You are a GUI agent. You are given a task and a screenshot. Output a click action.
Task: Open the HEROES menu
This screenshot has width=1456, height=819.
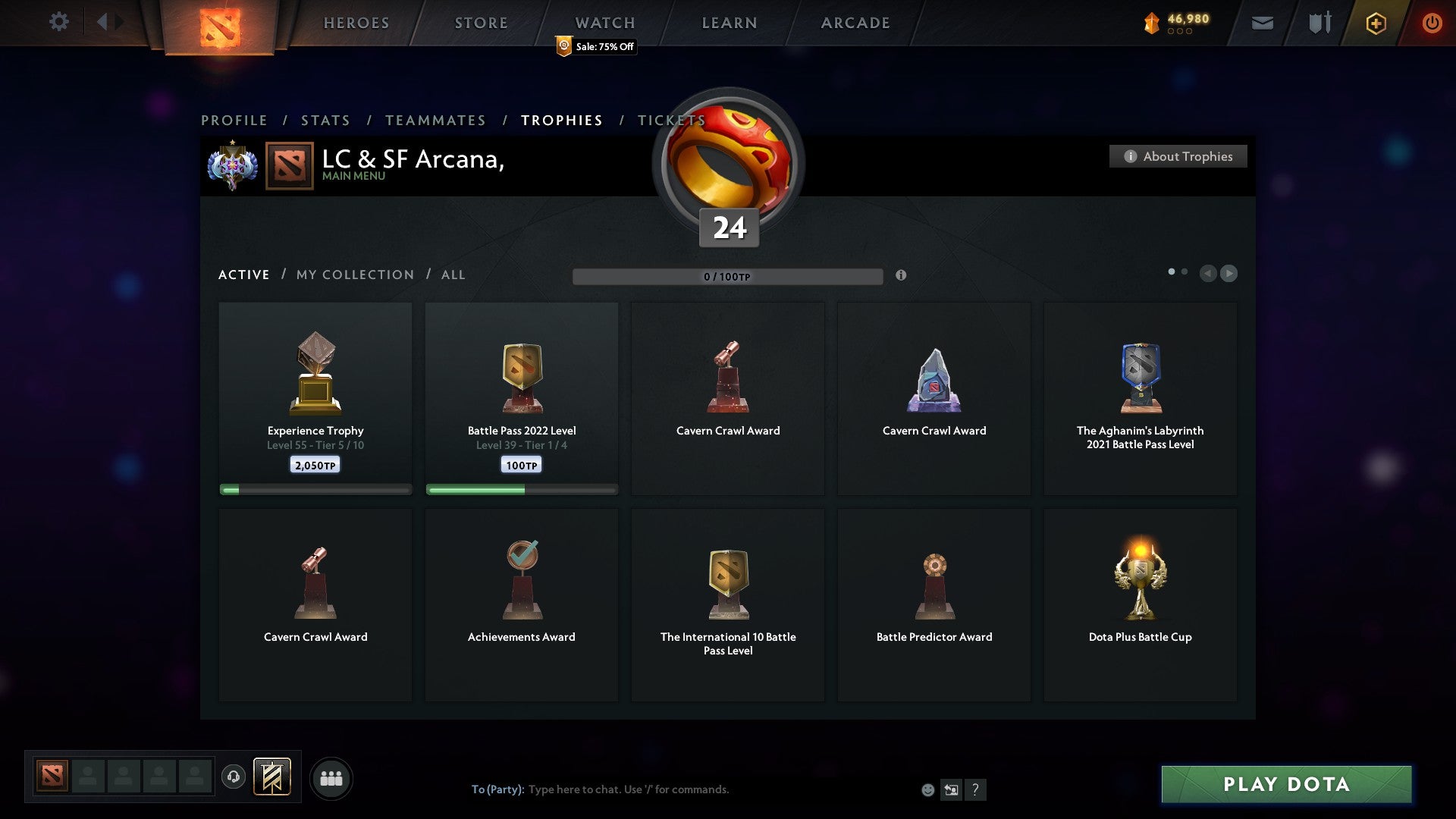[x=356, y=23]
